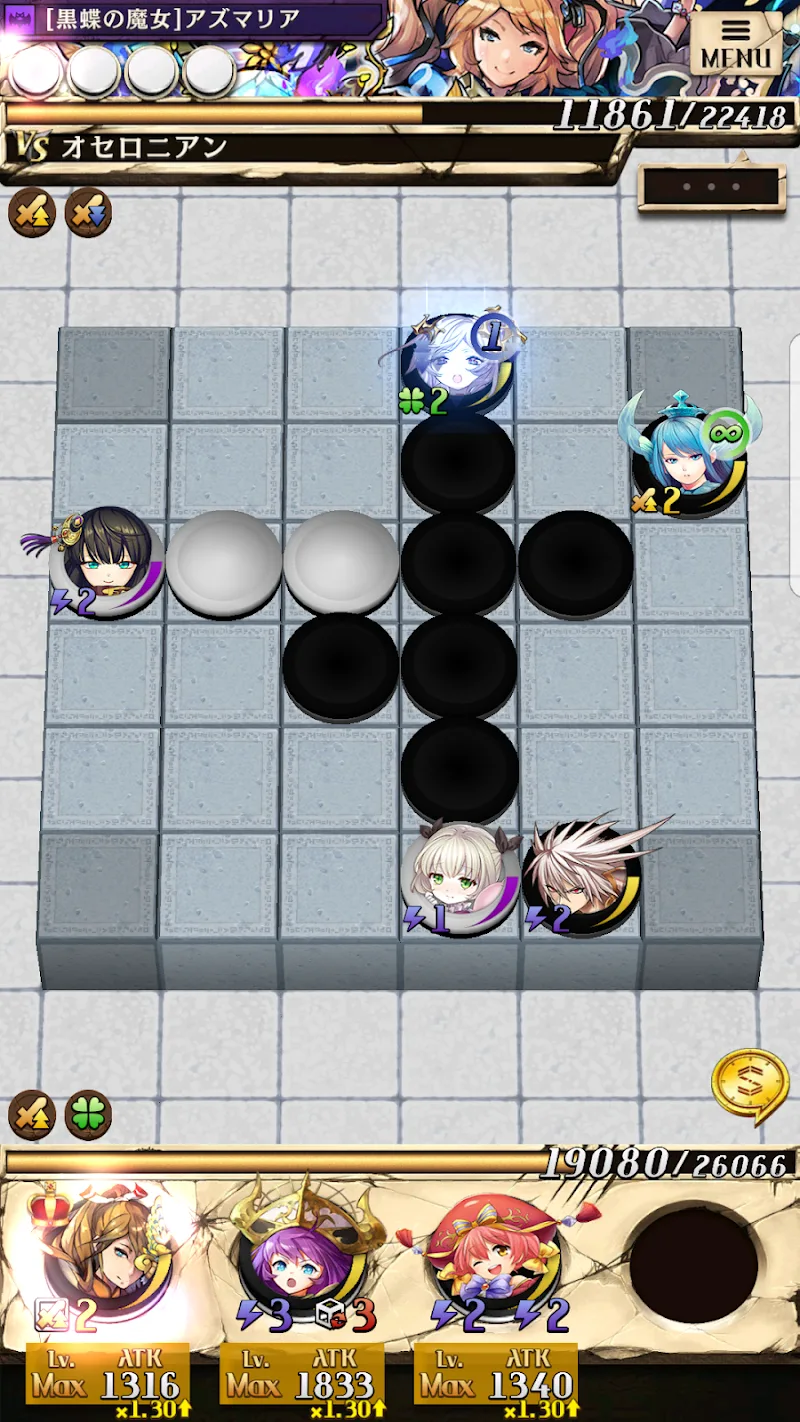The width and height of the screenshot is (800, 1422).
Task: View the enemy's blue-arrow sword debuff icon
Action: [x=88, y=212]
